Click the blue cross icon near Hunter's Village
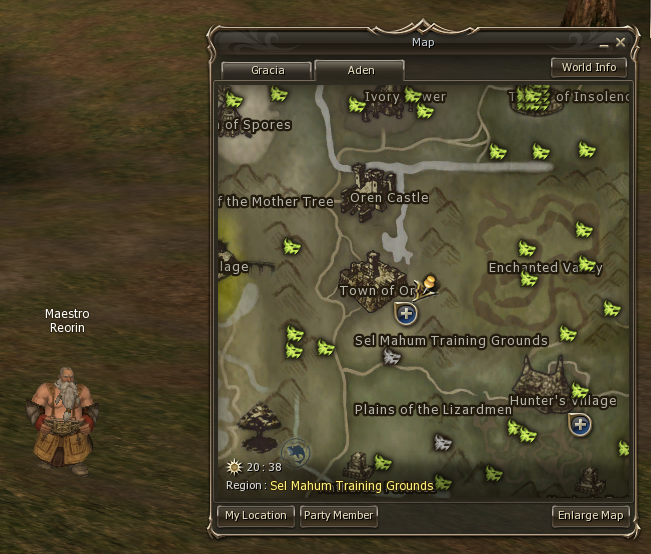This screenshot has width=651, height=554. [x=579, y=425]
